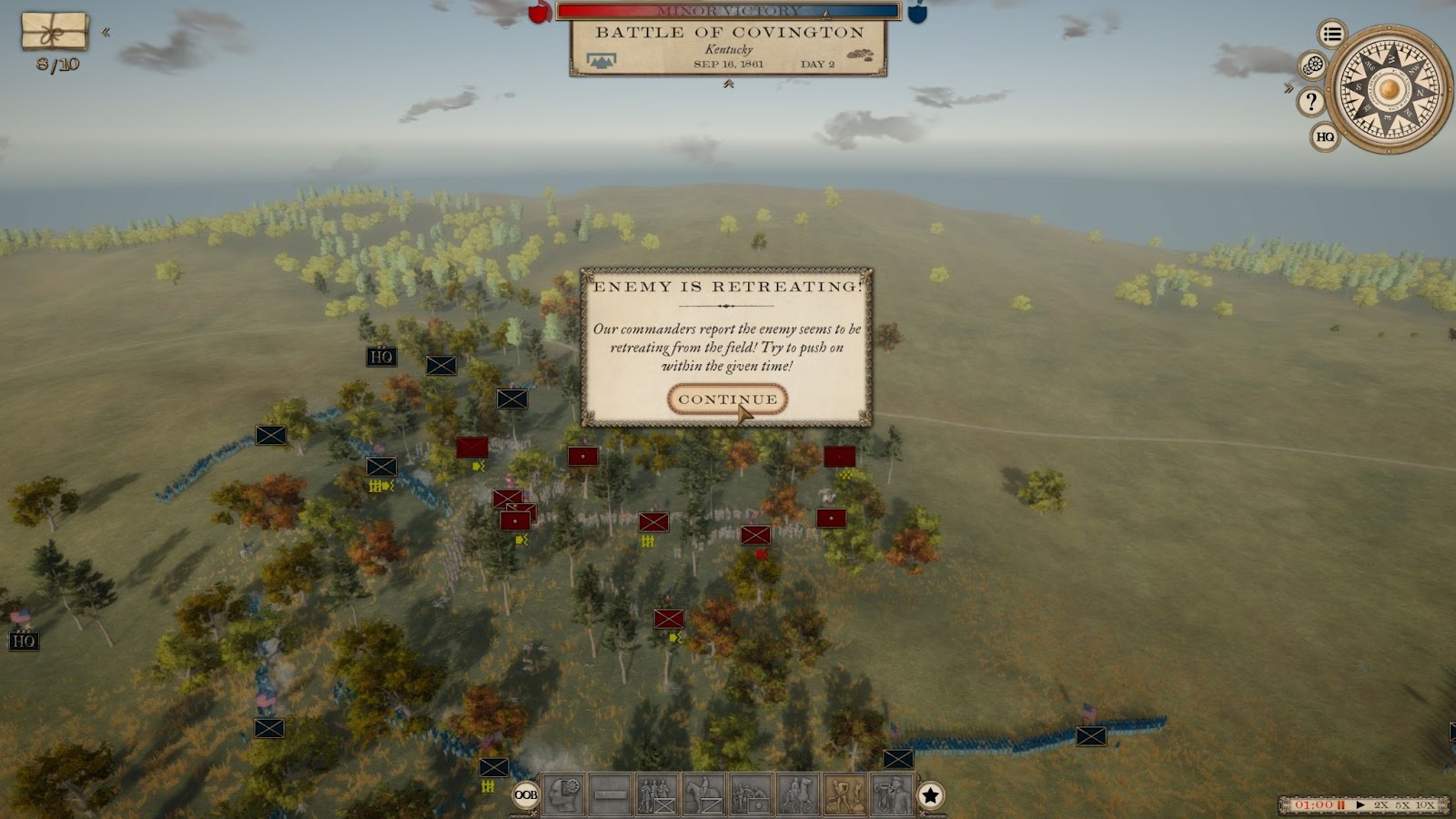Open the OOB order of battle

(526, 794)
